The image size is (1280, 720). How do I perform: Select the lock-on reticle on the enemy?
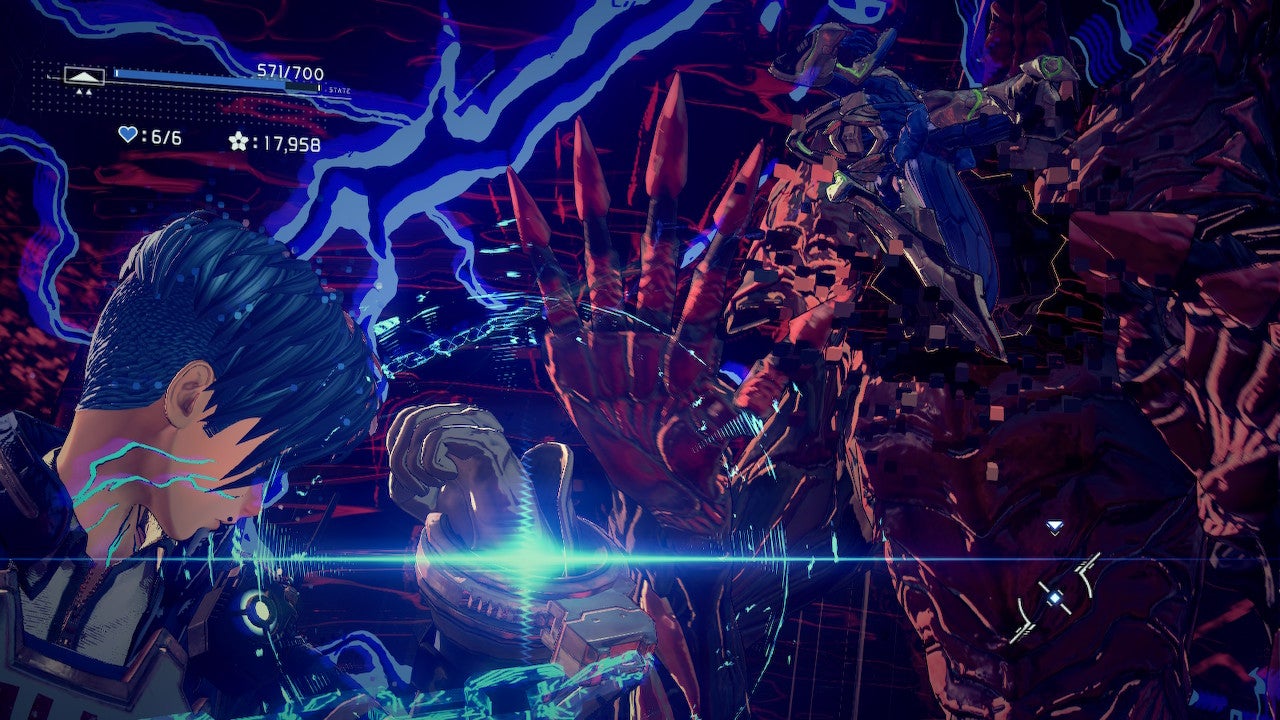1054,597
